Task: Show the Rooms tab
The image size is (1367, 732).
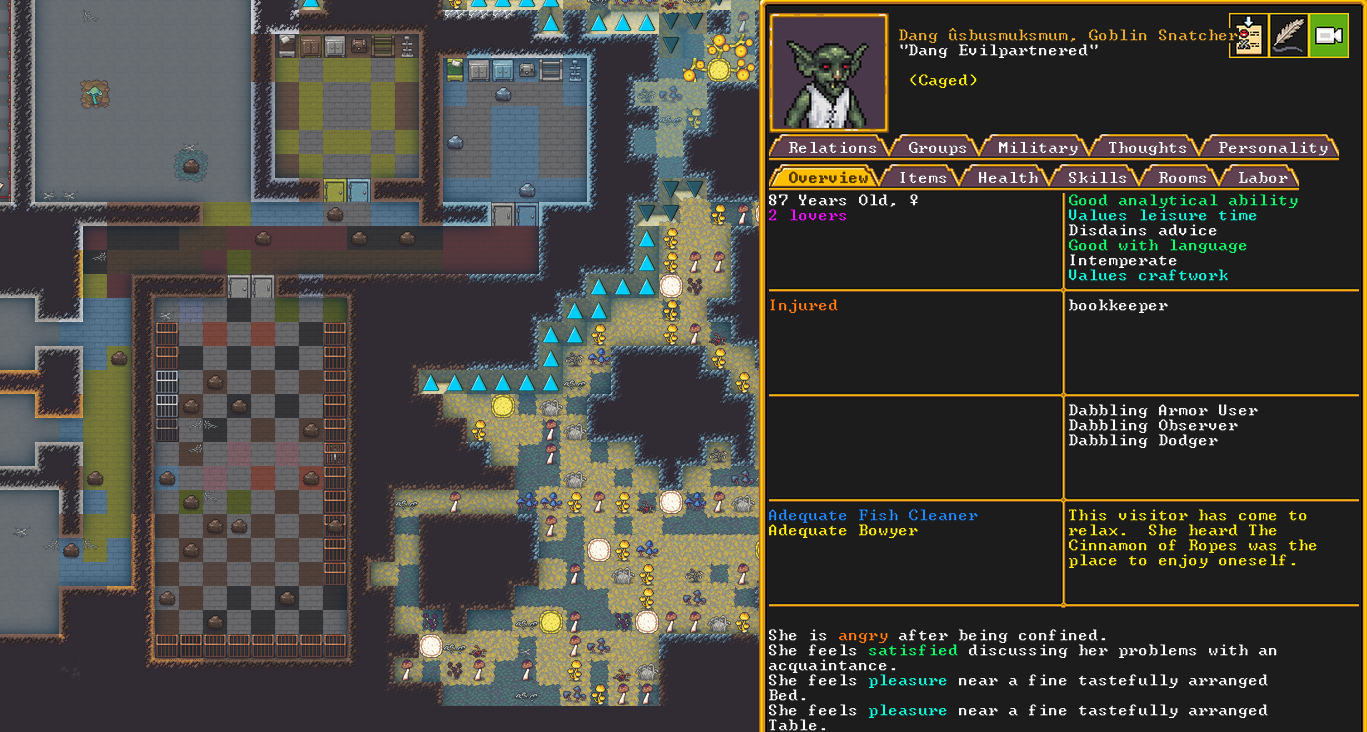Action: [1182, 177]
